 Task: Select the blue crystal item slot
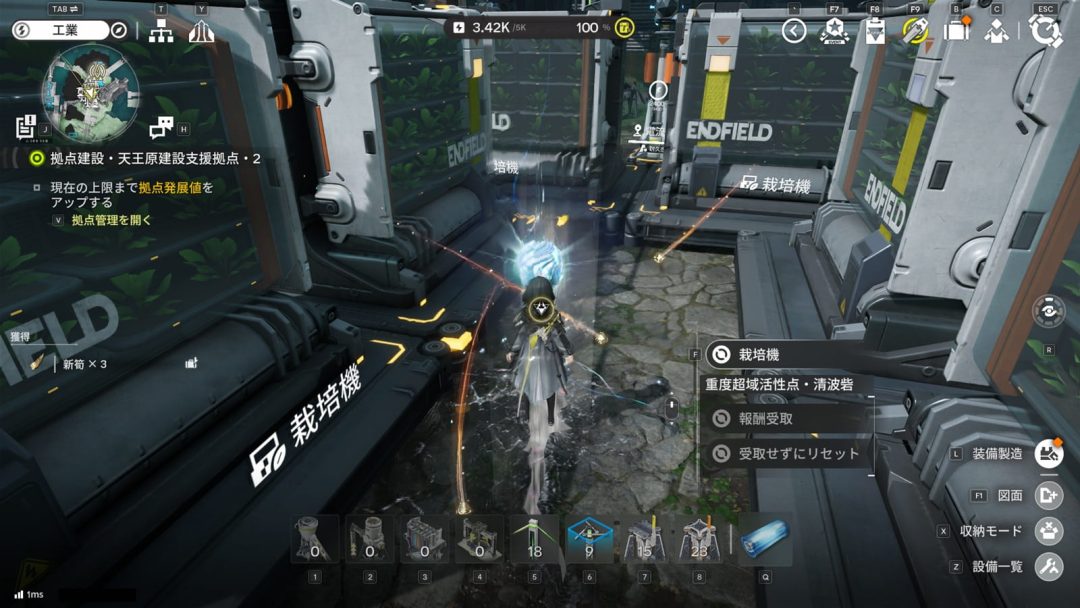click(x=765, y=540)
